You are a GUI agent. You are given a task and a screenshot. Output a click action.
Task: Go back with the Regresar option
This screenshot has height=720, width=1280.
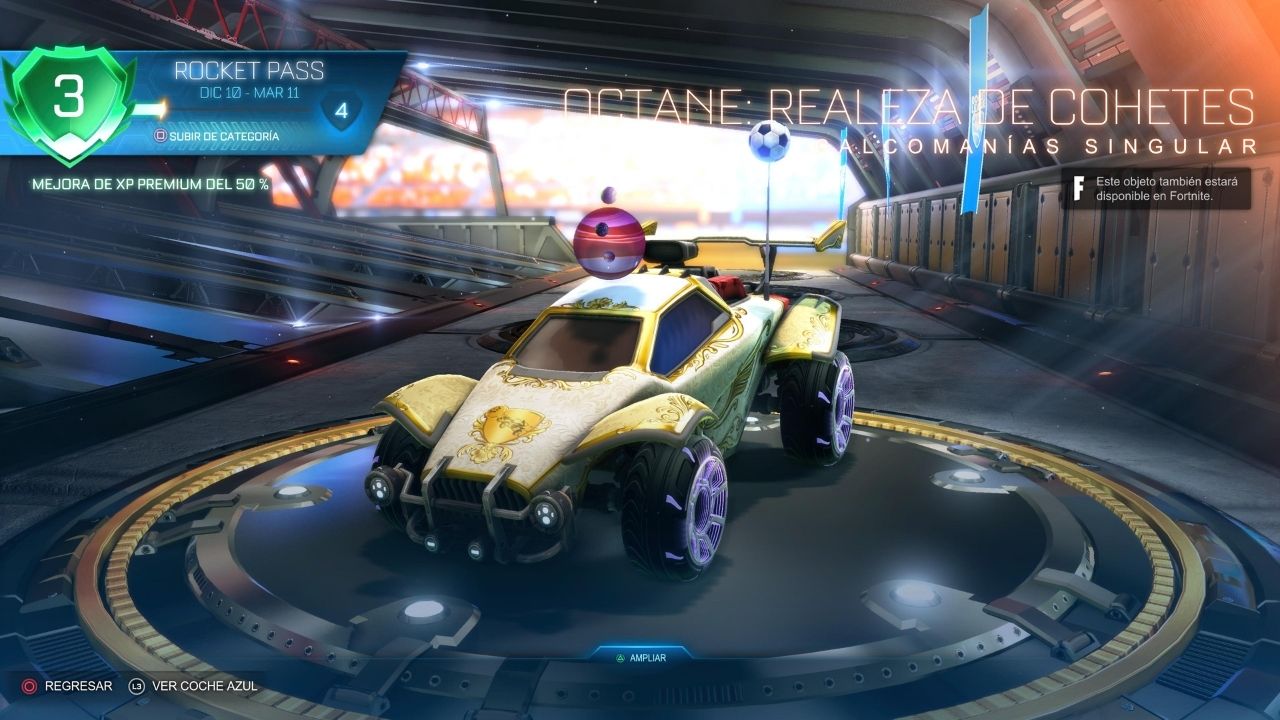[x=68, y=686]
